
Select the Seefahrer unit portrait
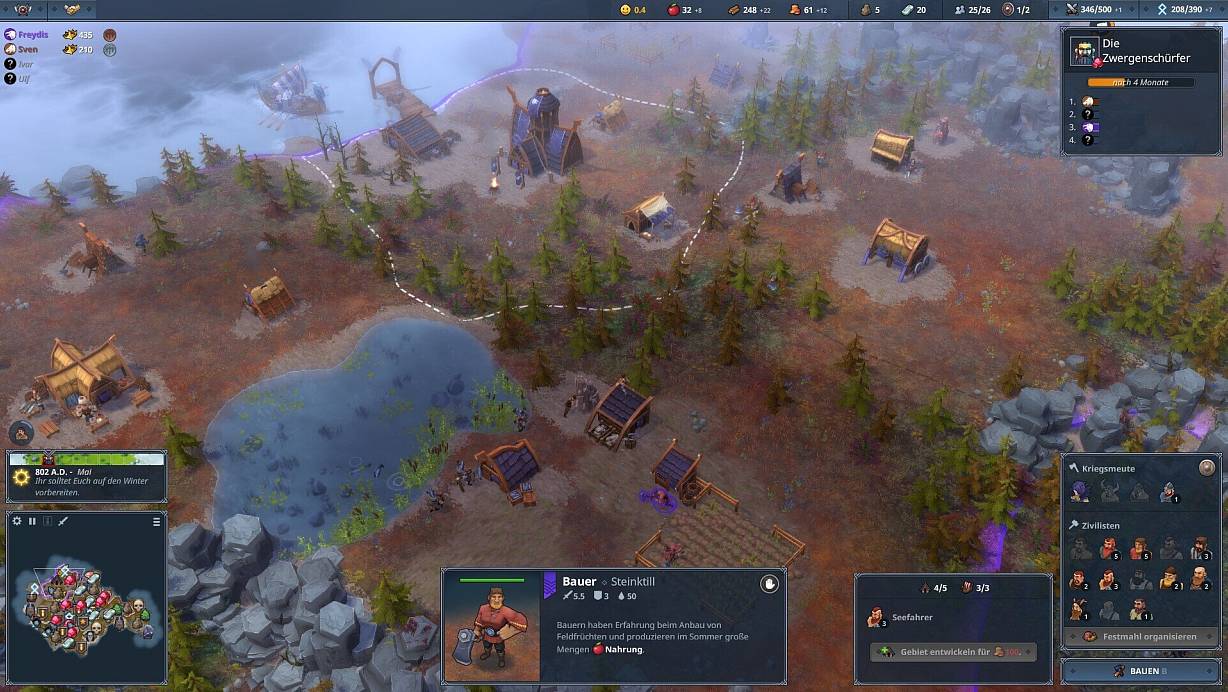(x=877, y=617)
